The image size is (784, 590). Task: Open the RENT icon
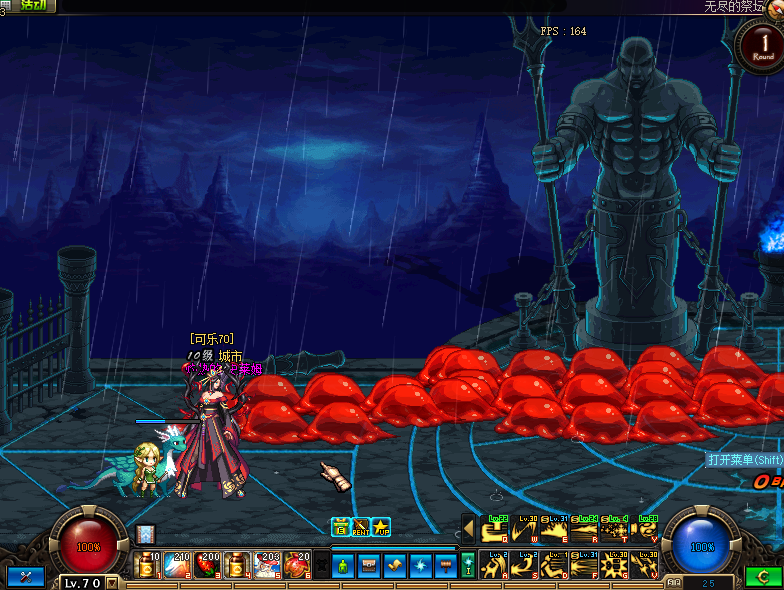(x=361, y=527)
